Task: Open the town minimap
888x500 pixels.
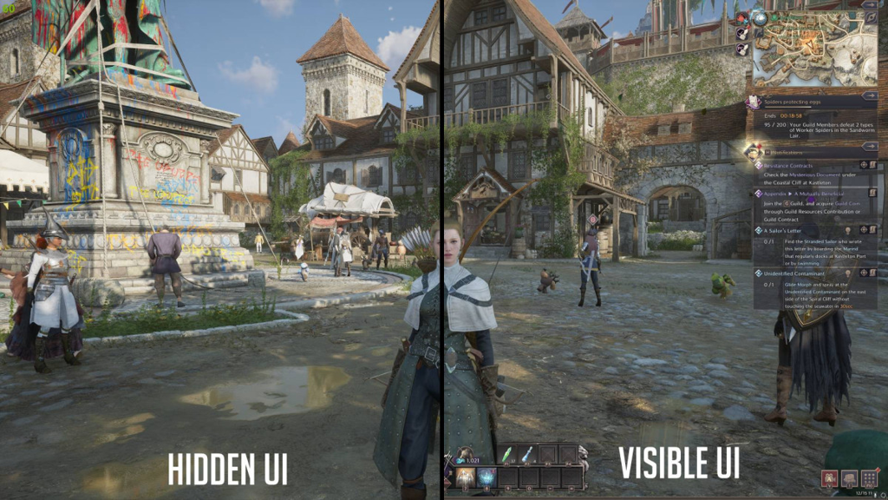Action: 813,50
